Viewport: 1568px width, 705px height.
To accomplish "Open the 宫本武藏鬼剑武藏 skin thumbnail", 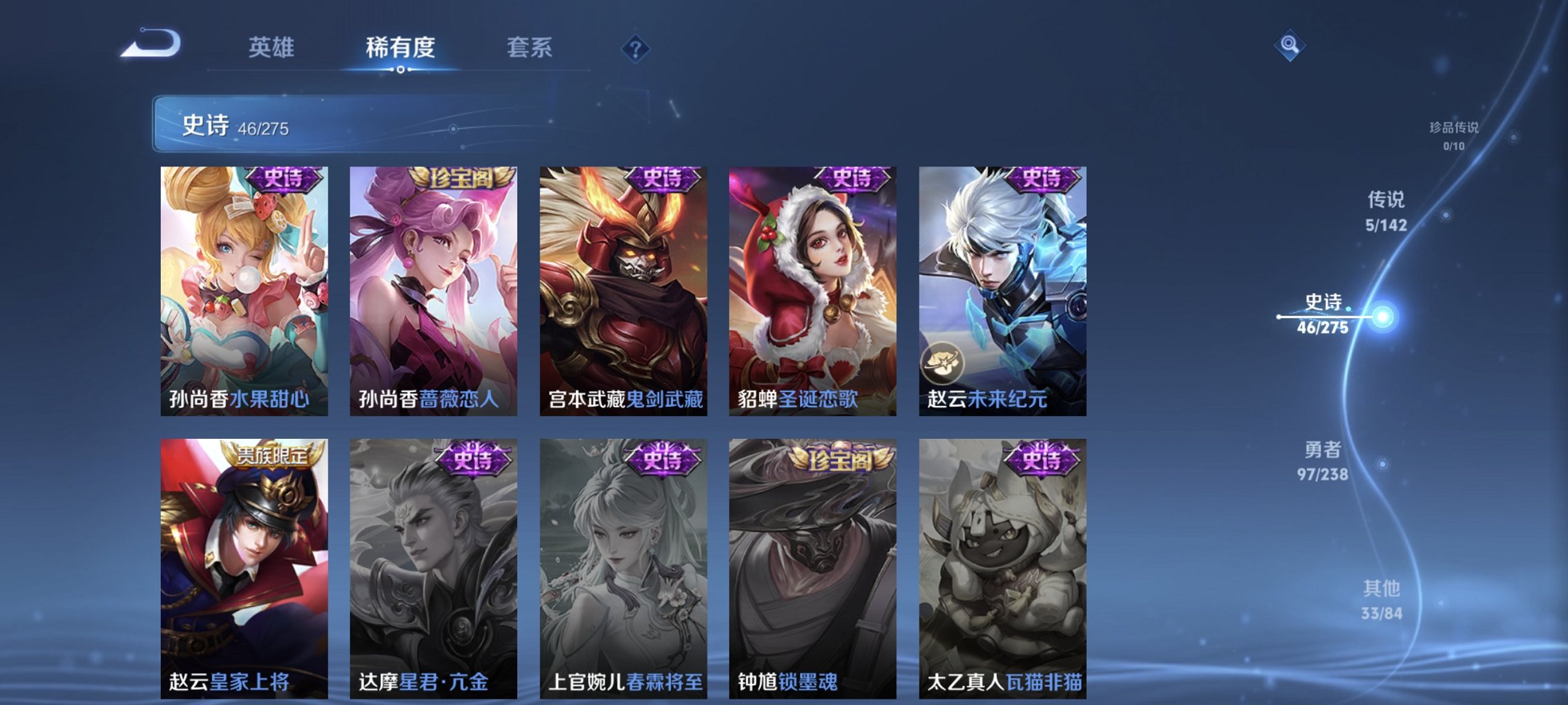I will [x=623, y=290].
